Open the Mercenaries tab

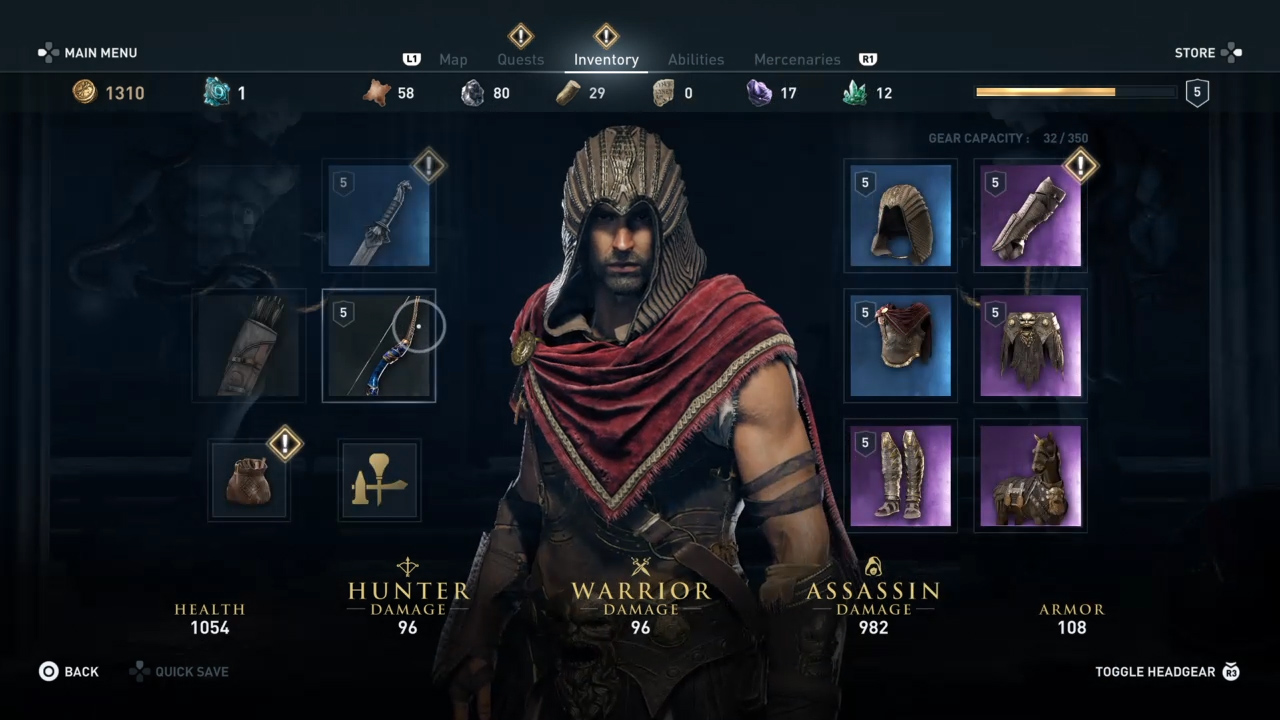[797, 59]
